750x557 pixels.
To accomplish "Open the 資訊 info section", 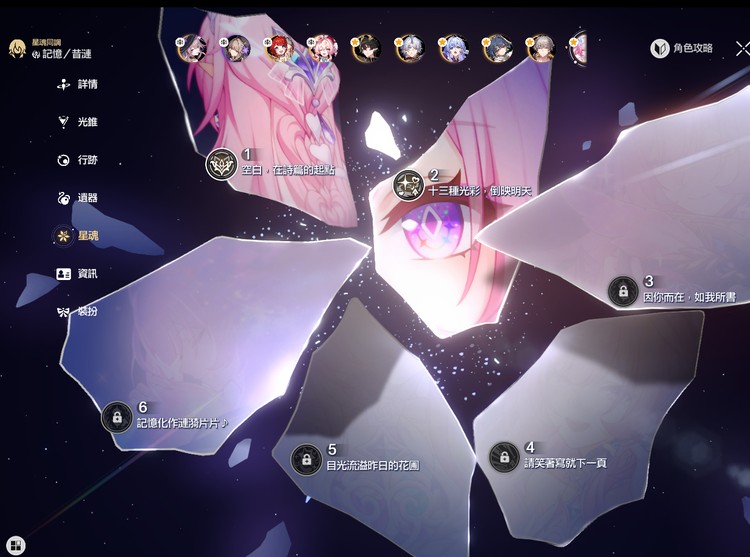I will [x=78, y=274].
